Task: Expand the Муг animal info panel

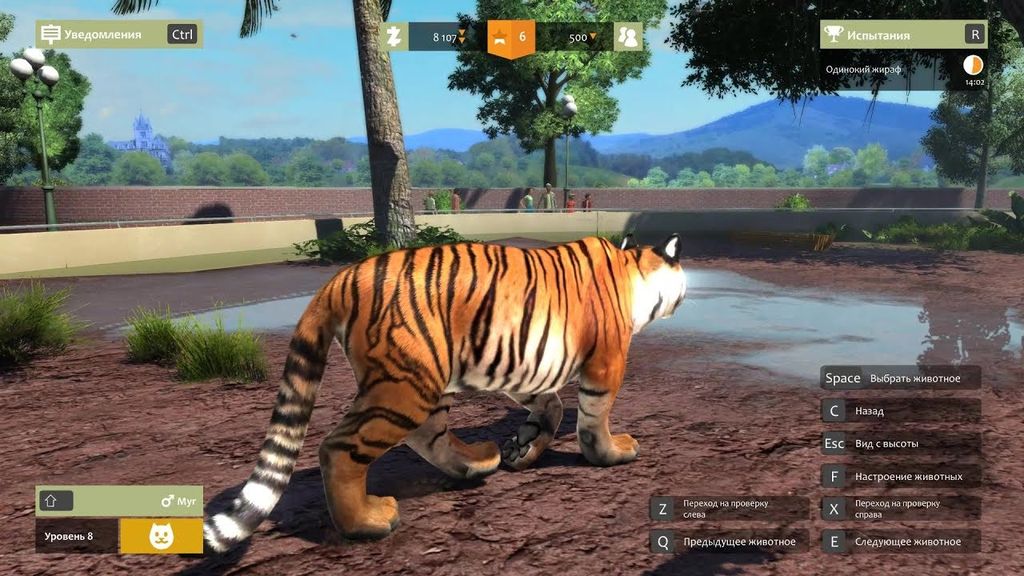Action: click(52, 501)
